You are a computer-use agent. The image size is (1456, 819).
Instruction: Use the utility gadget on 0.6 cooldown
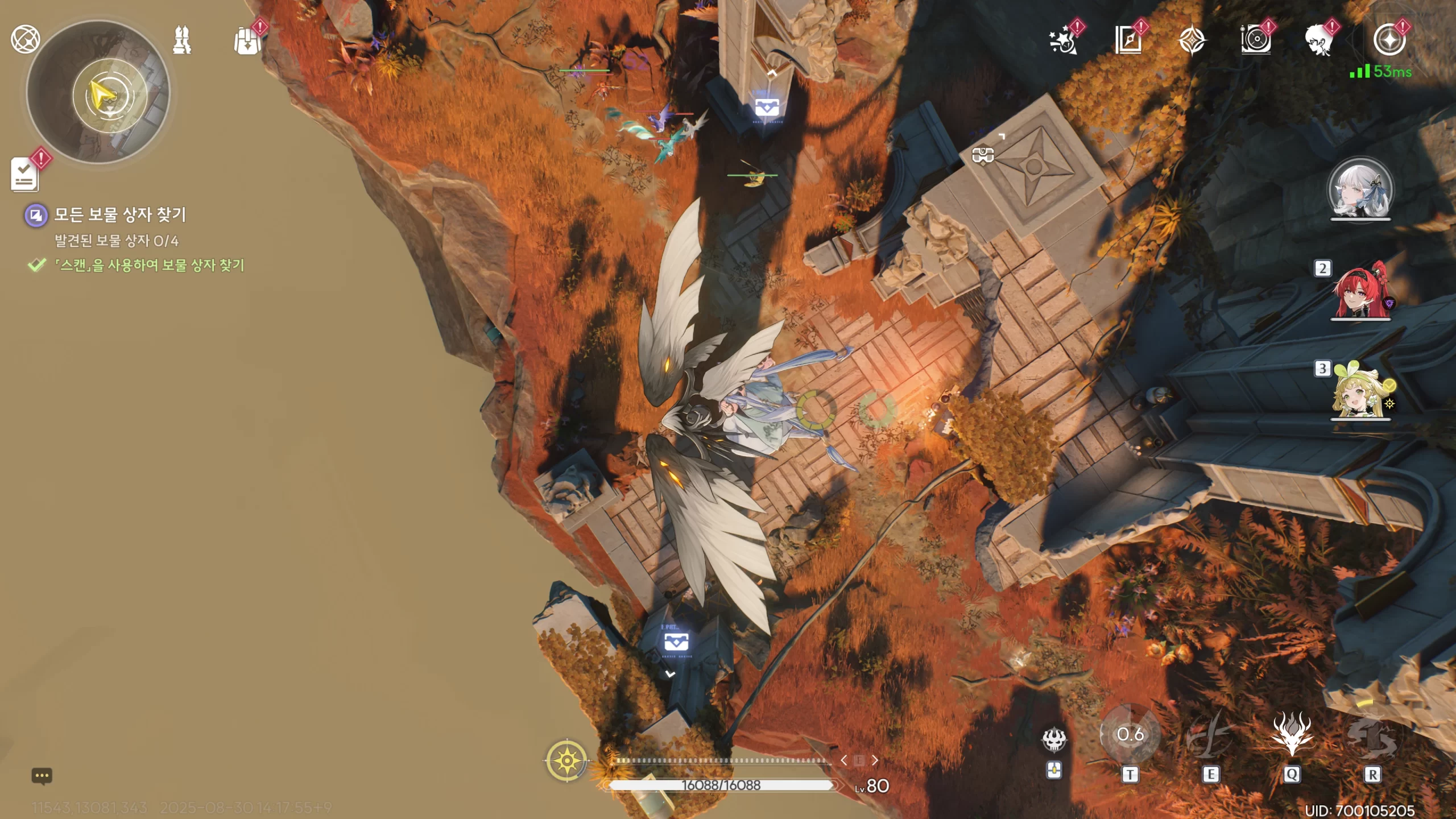tap(1130, 735)
